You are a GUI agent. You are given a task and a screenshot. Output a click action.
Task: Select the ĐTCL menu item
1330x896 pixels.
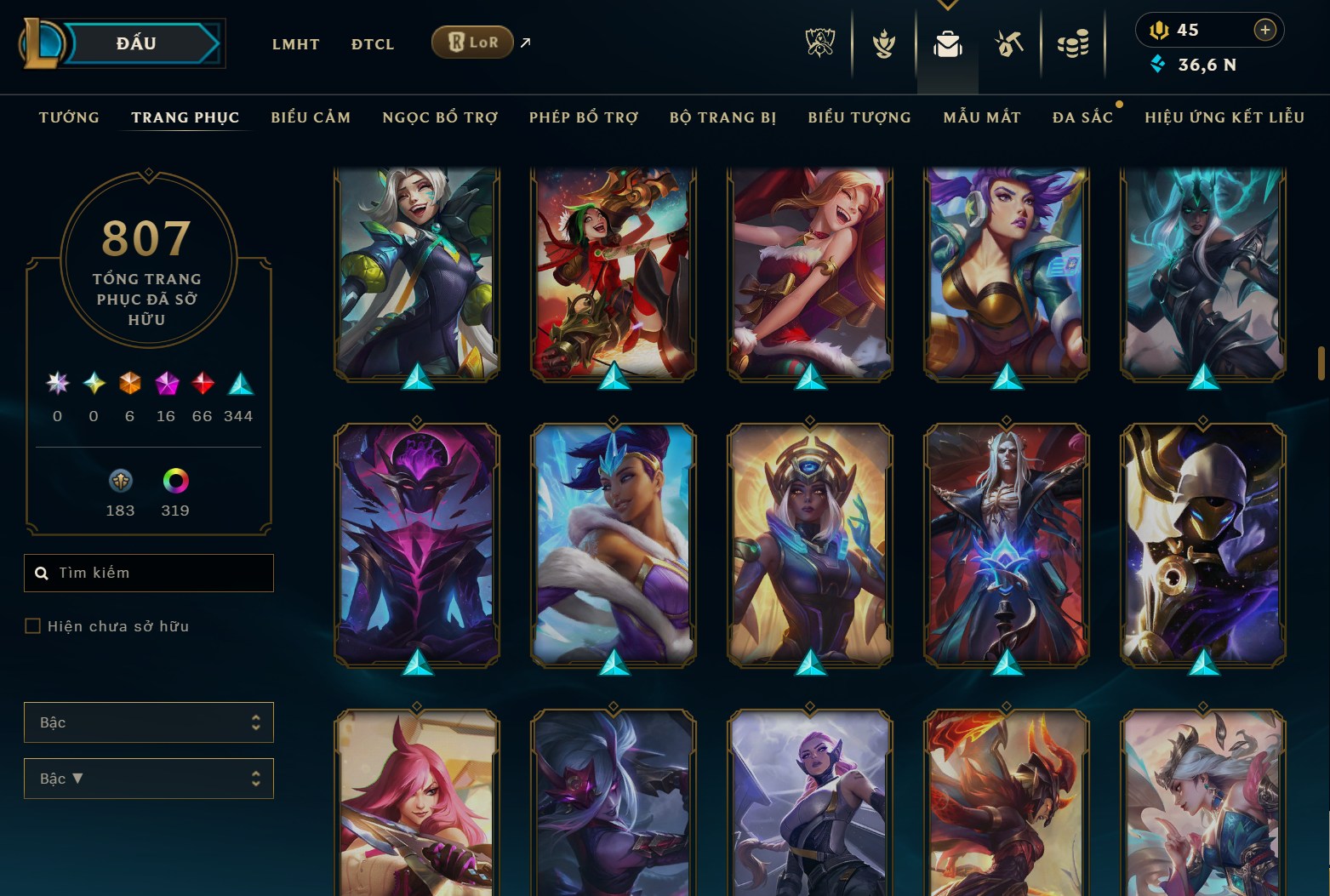[x=372, y=43]
